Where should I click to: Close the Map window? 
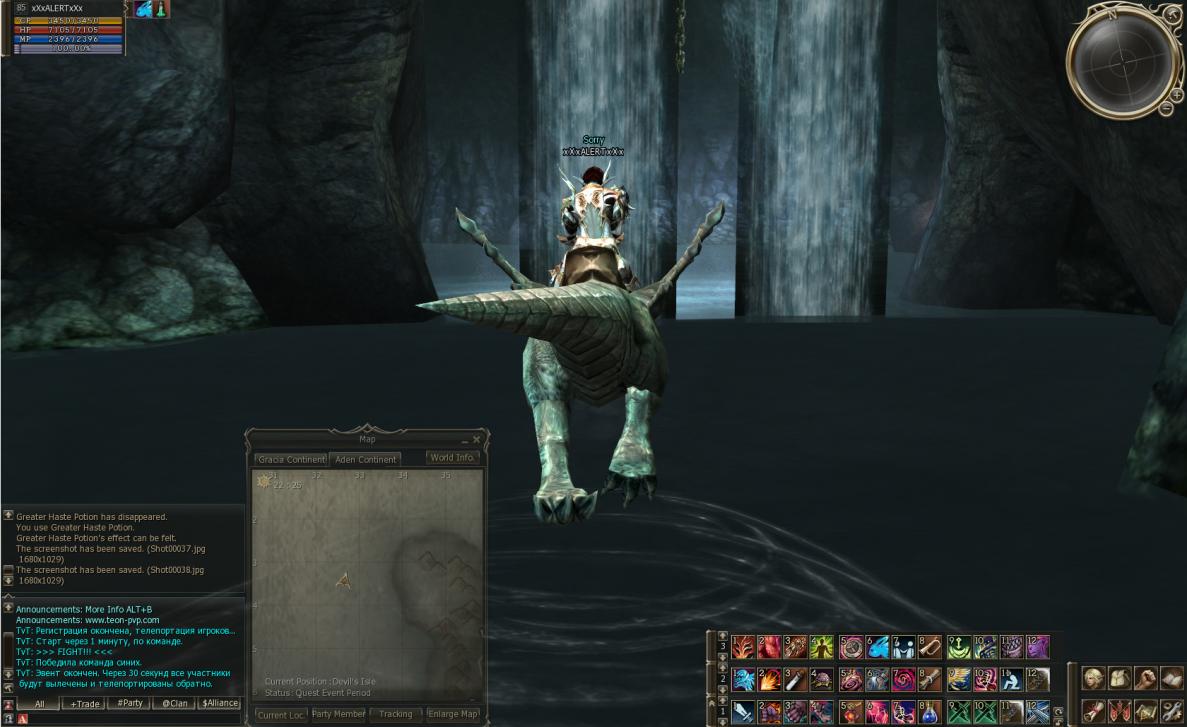(x=476, y=439)
